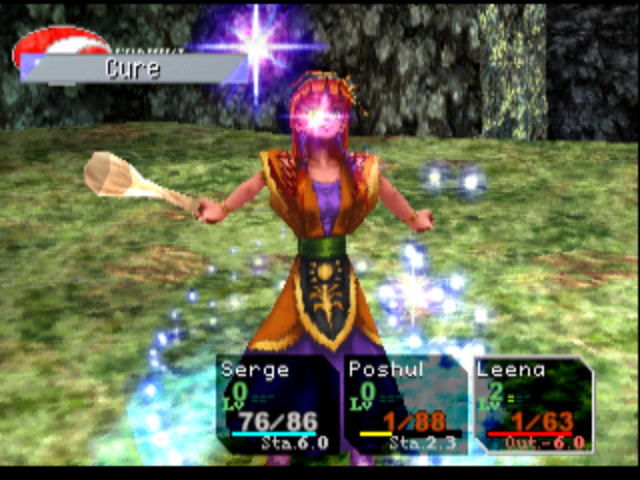640x480 pixels.
Task: Select Poshul's party status panel
Action: tap(404, 404)
